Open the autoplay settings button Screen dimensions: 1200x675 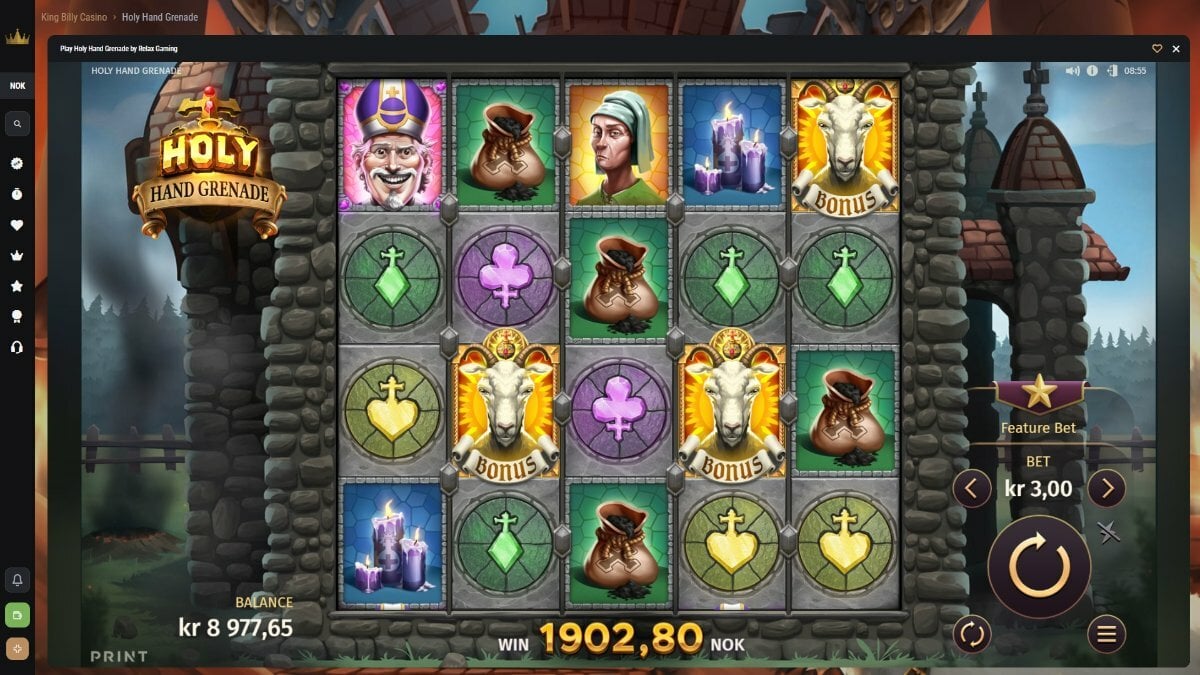tap(970, 633)
